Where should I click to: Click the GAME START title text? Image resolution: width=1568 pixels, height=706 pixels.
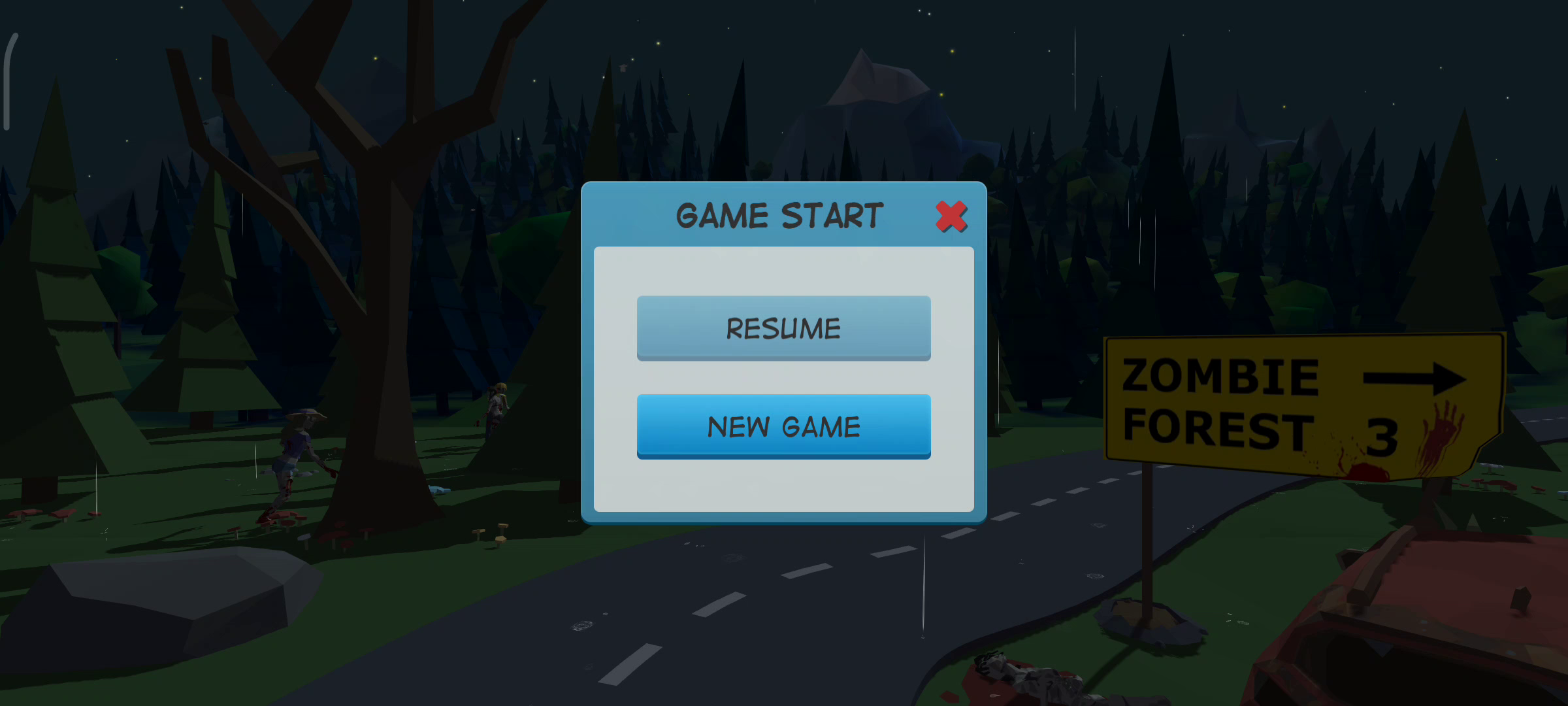(x=779, y=214)
